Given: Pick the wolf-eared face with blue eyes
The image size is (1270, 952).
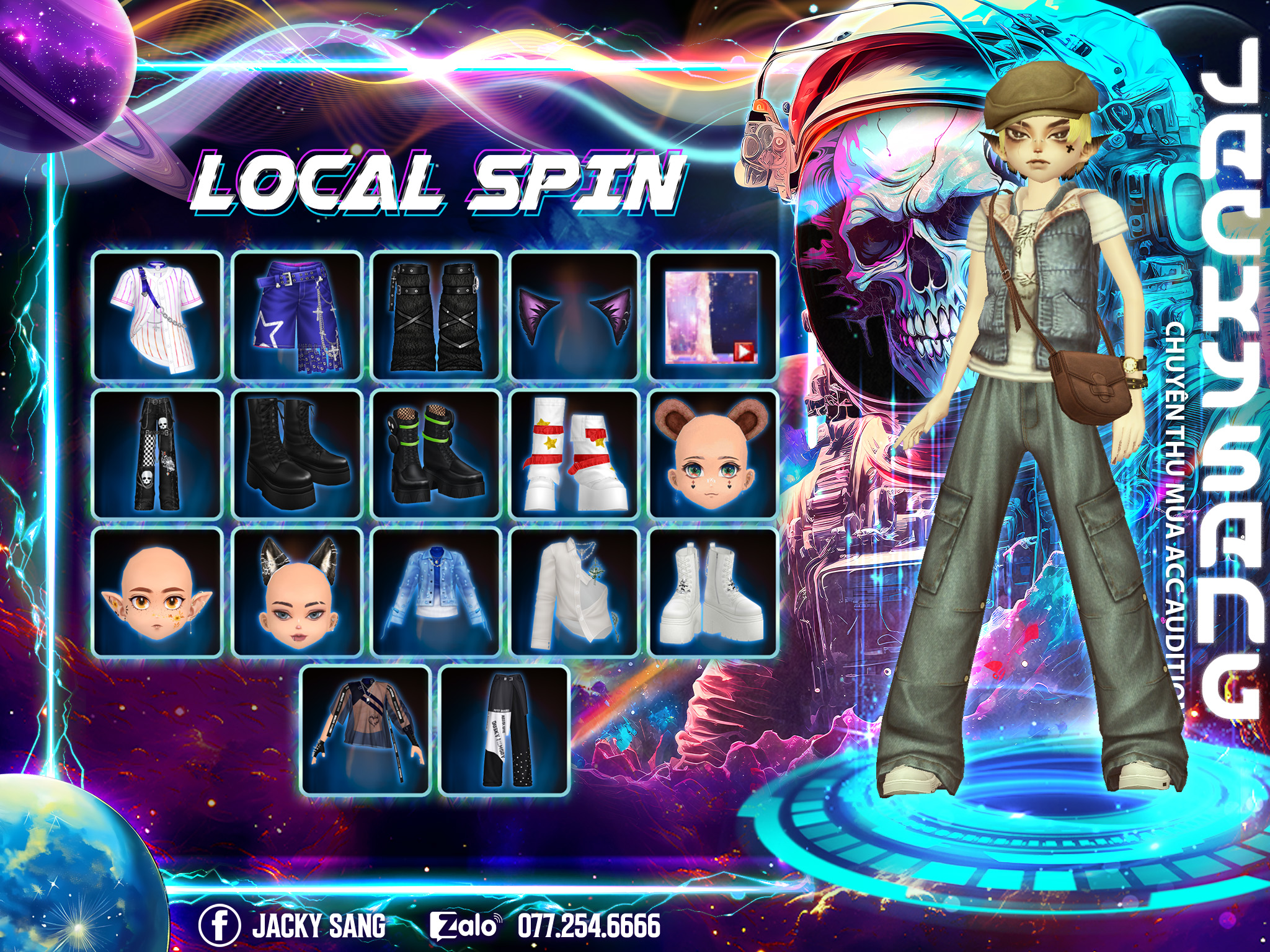Looking at the screenshot, I should click(x=297, y=593).
